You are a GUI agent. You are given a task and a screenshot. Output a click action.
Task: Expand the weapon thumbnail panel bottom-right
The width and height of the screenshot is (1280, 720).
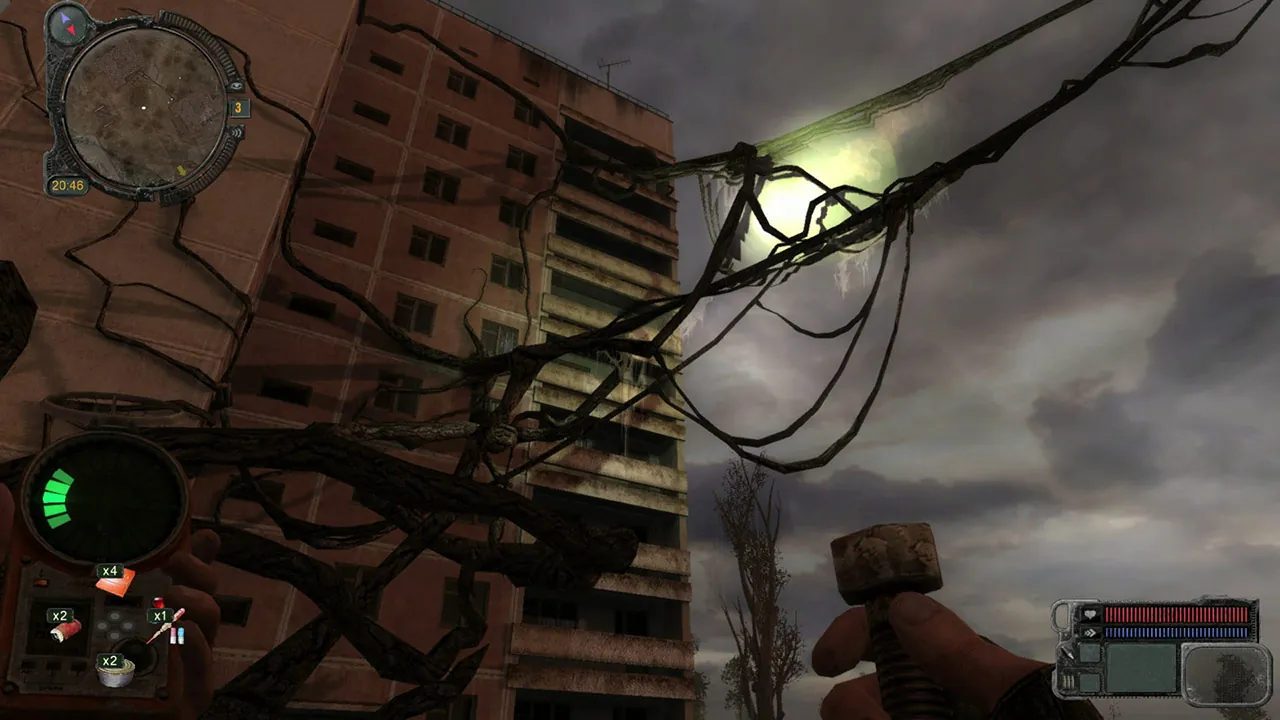pos(1227,675)
